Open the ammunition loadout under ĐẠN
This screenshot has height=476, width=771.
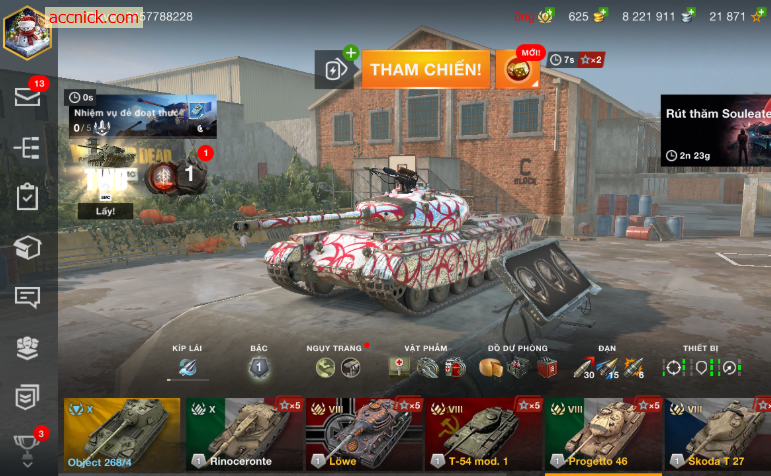coord(608,367)
